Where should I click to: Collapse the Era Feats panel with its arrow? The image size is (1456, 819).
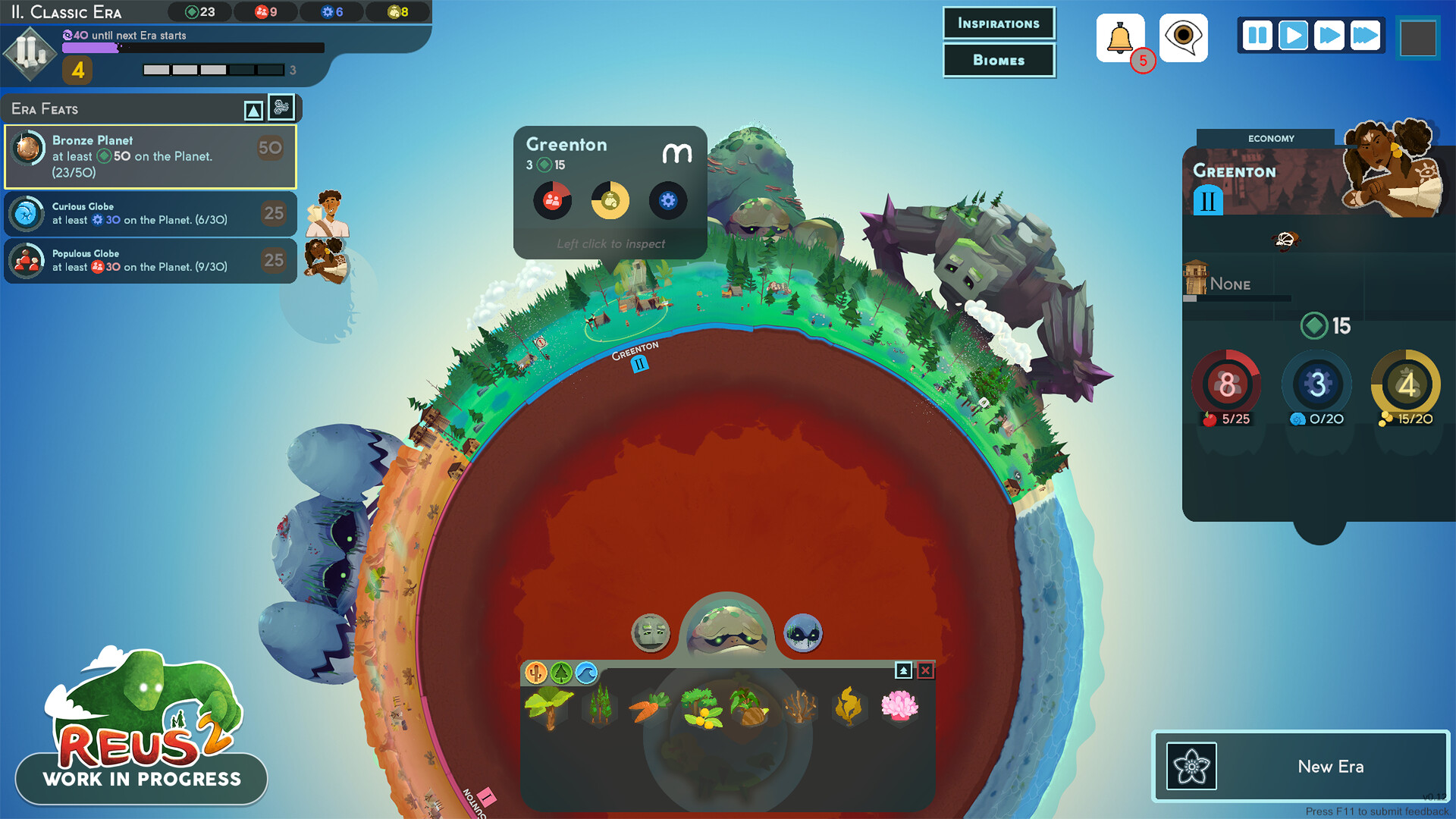point(254,108)
